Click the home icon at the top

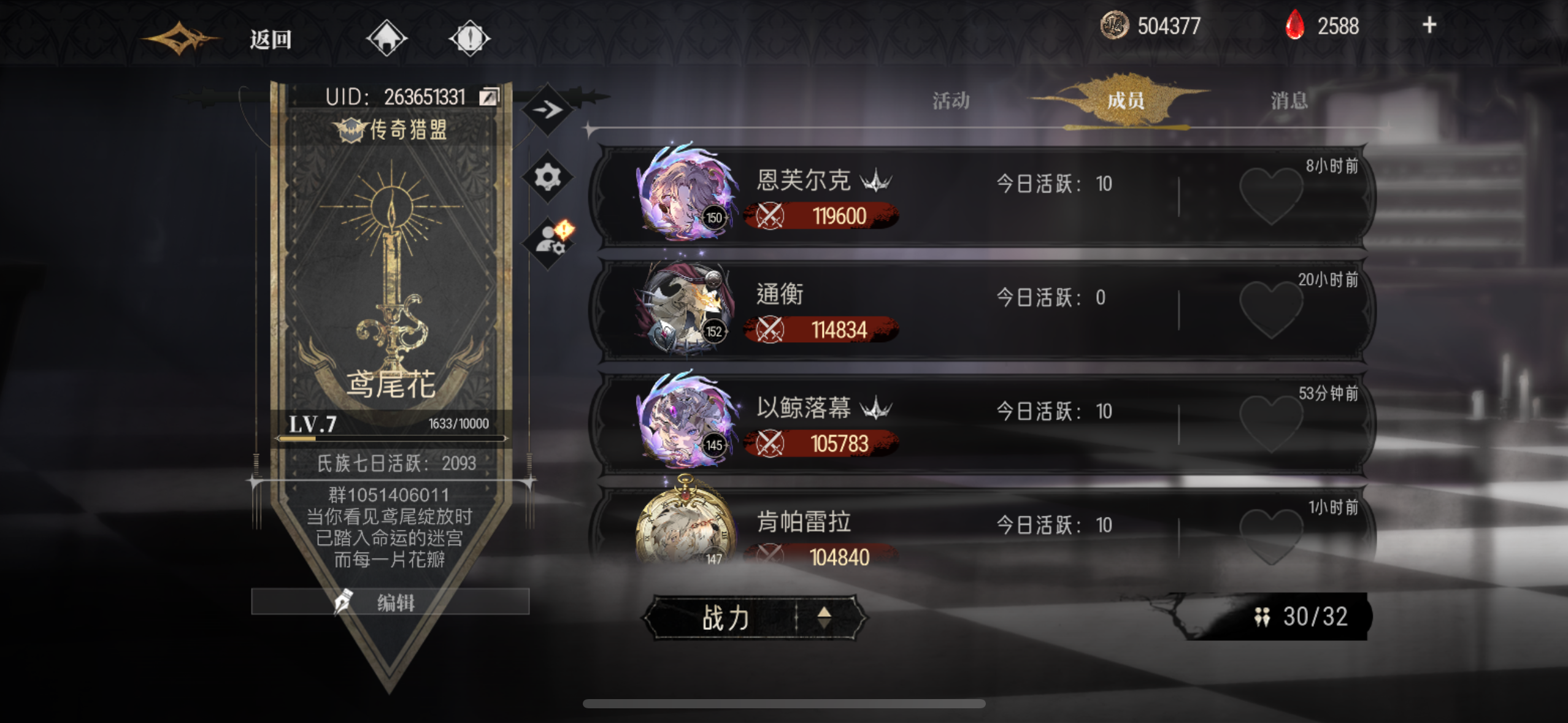pos(387,38)
